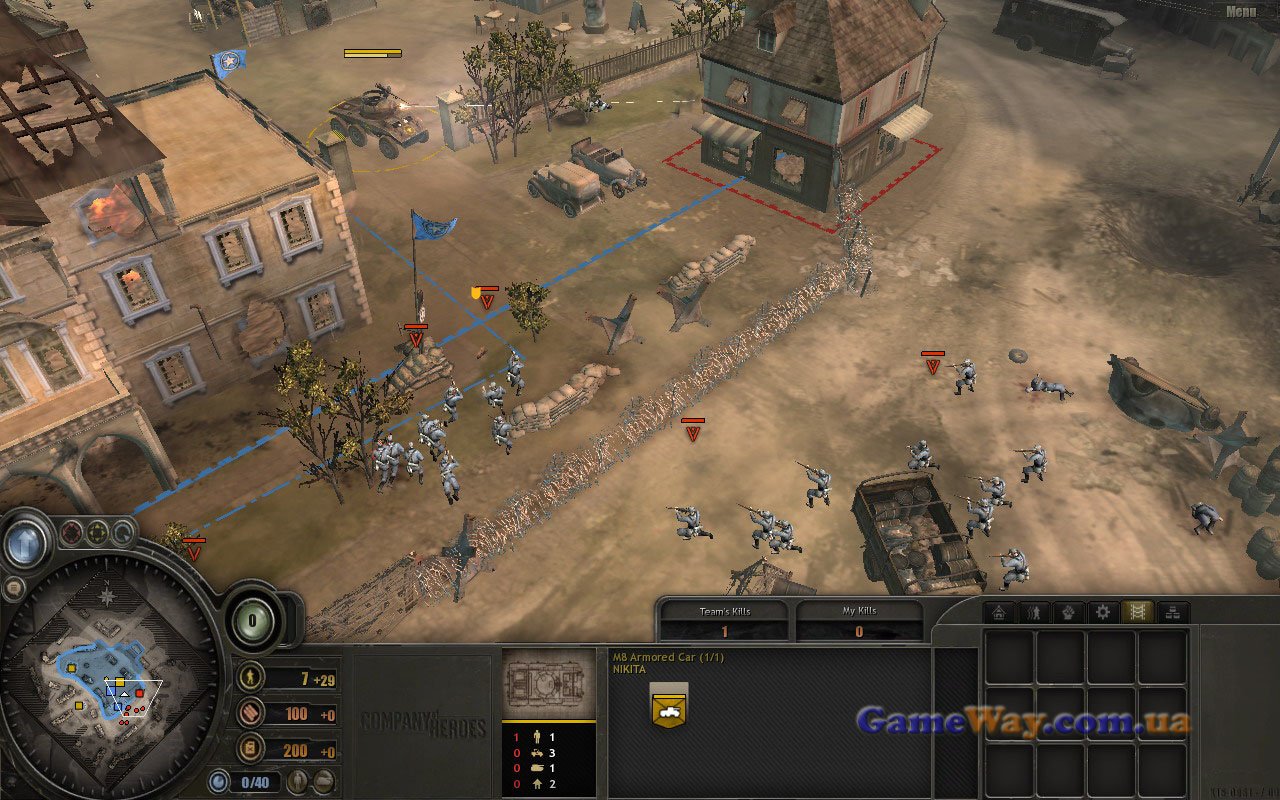Switch to the infantry soldiers tab

pos(1033,612)
